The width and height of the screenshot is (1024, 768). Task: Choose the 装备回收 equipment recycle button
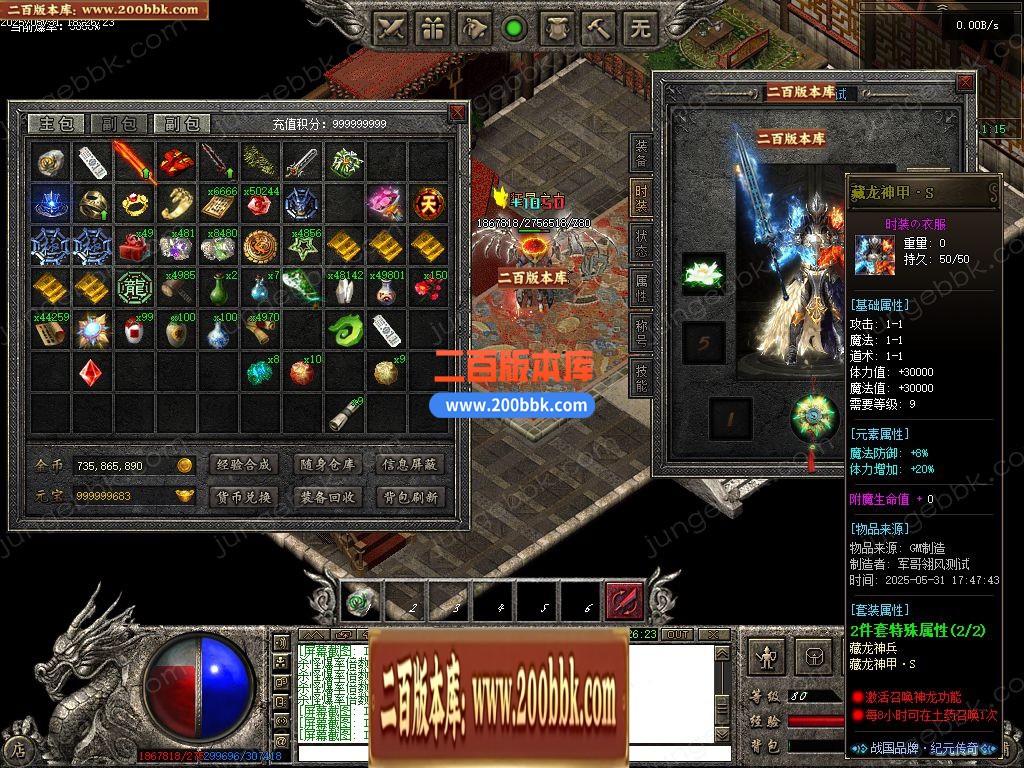click(x=326, y=497)
